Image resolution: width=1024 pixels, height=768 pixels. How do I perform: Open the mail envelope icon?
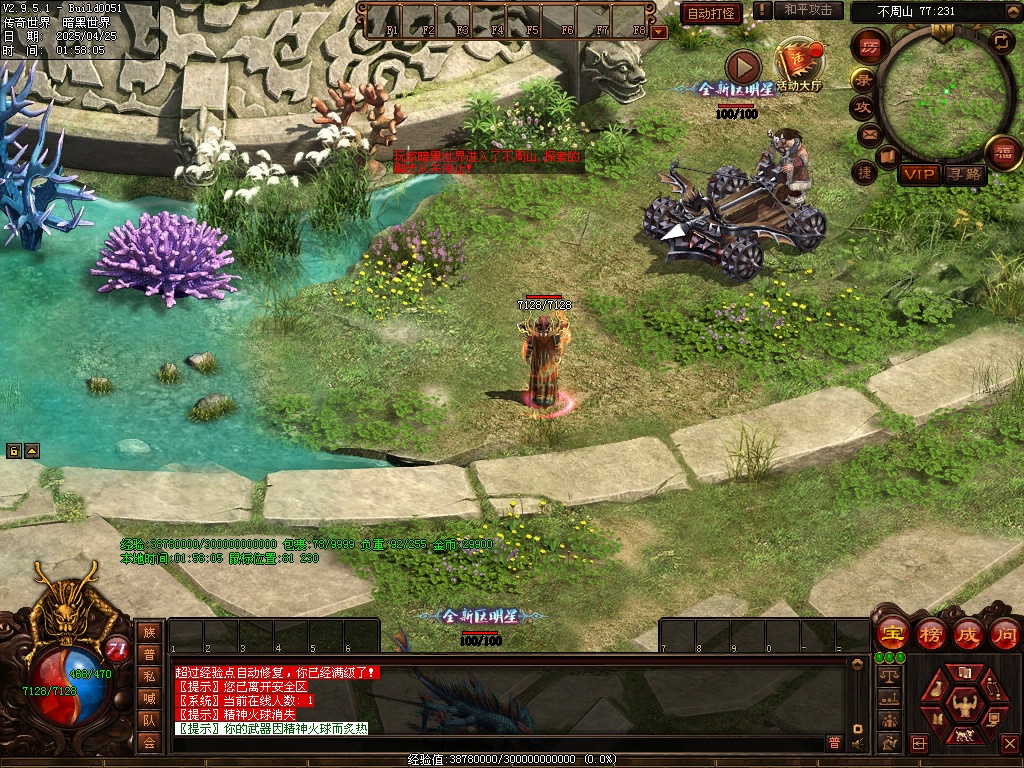(868, 133)
